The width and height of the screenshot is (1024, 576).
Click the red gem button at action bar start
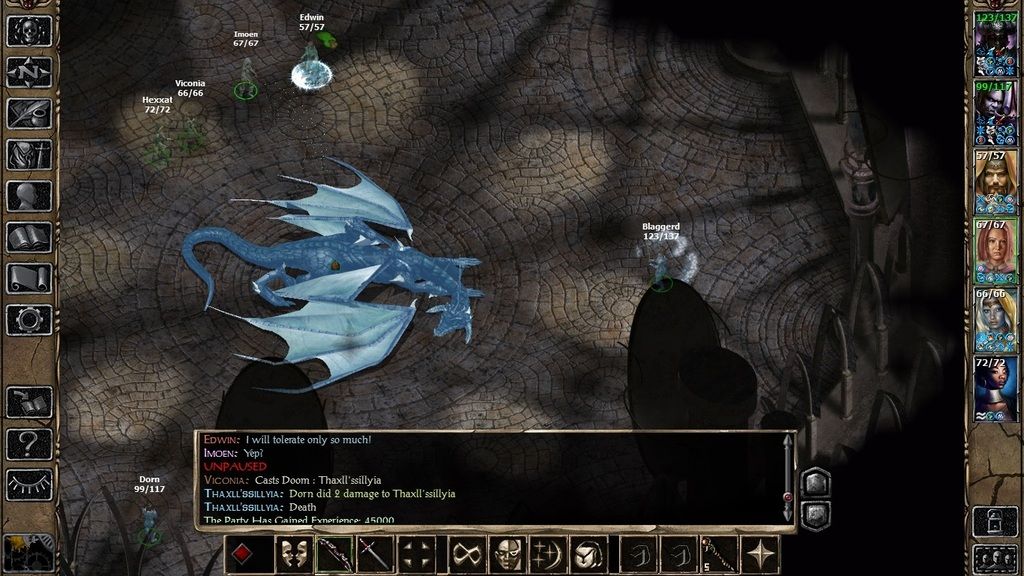243,554
